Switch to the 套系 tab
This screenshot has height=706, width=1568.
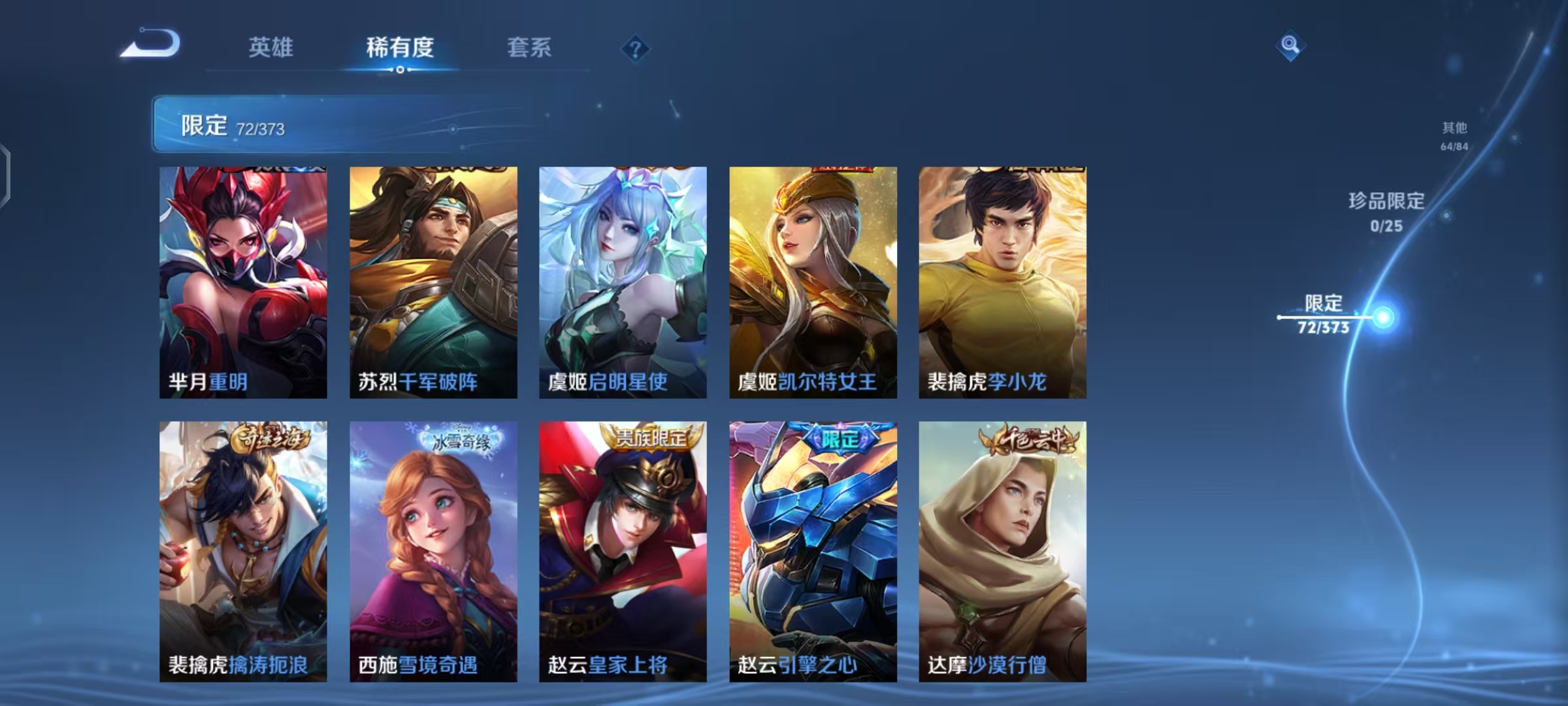click(x=529, y=48)
